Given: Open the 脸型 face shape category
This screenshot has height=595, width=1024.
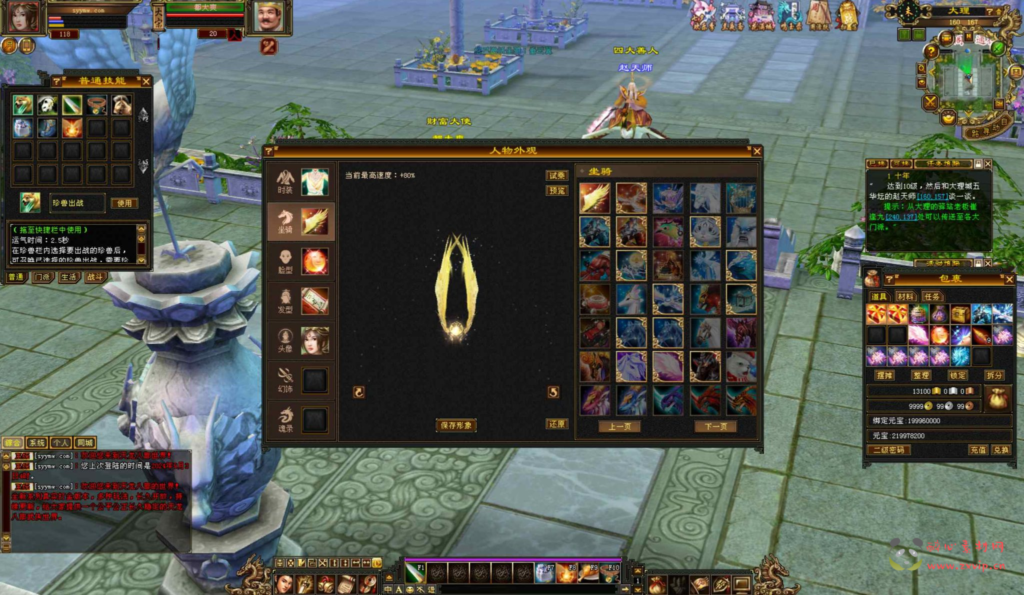Looking at the screenshot, I should pos(300,261).
